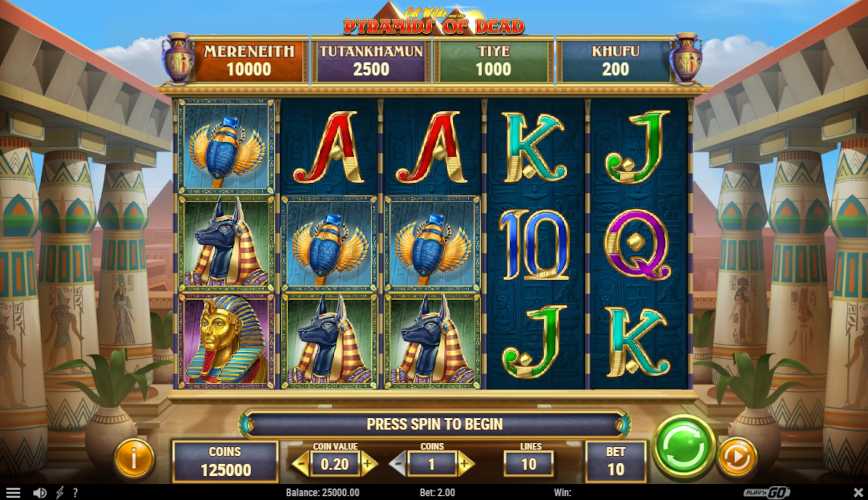This screenshot has width=868, height=500.
Task: Toggle the sound speaker icon
Action: coord(40,492)
